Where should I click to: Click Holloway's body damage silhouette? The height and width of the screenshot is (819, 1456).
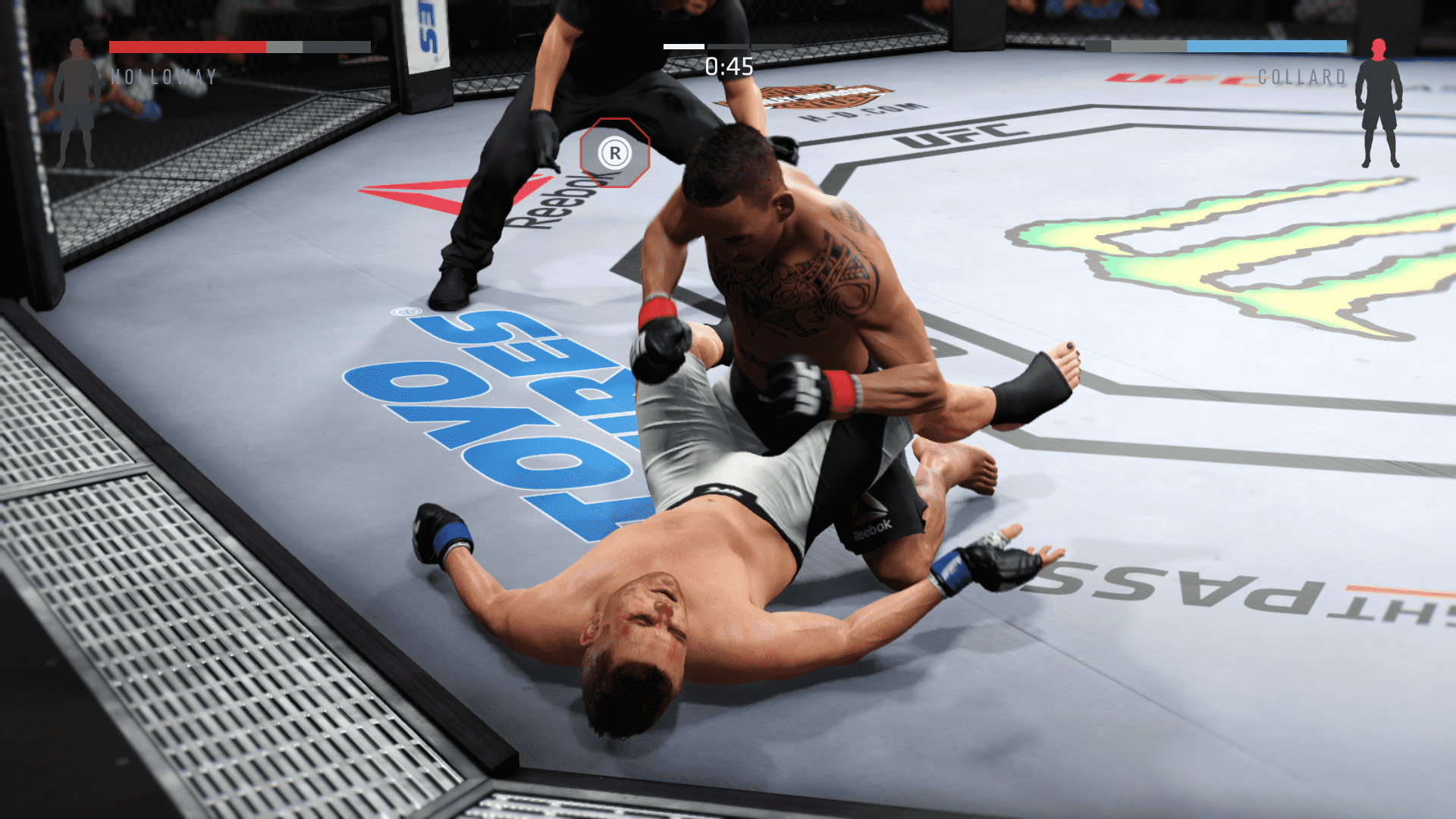click(77, 104)
